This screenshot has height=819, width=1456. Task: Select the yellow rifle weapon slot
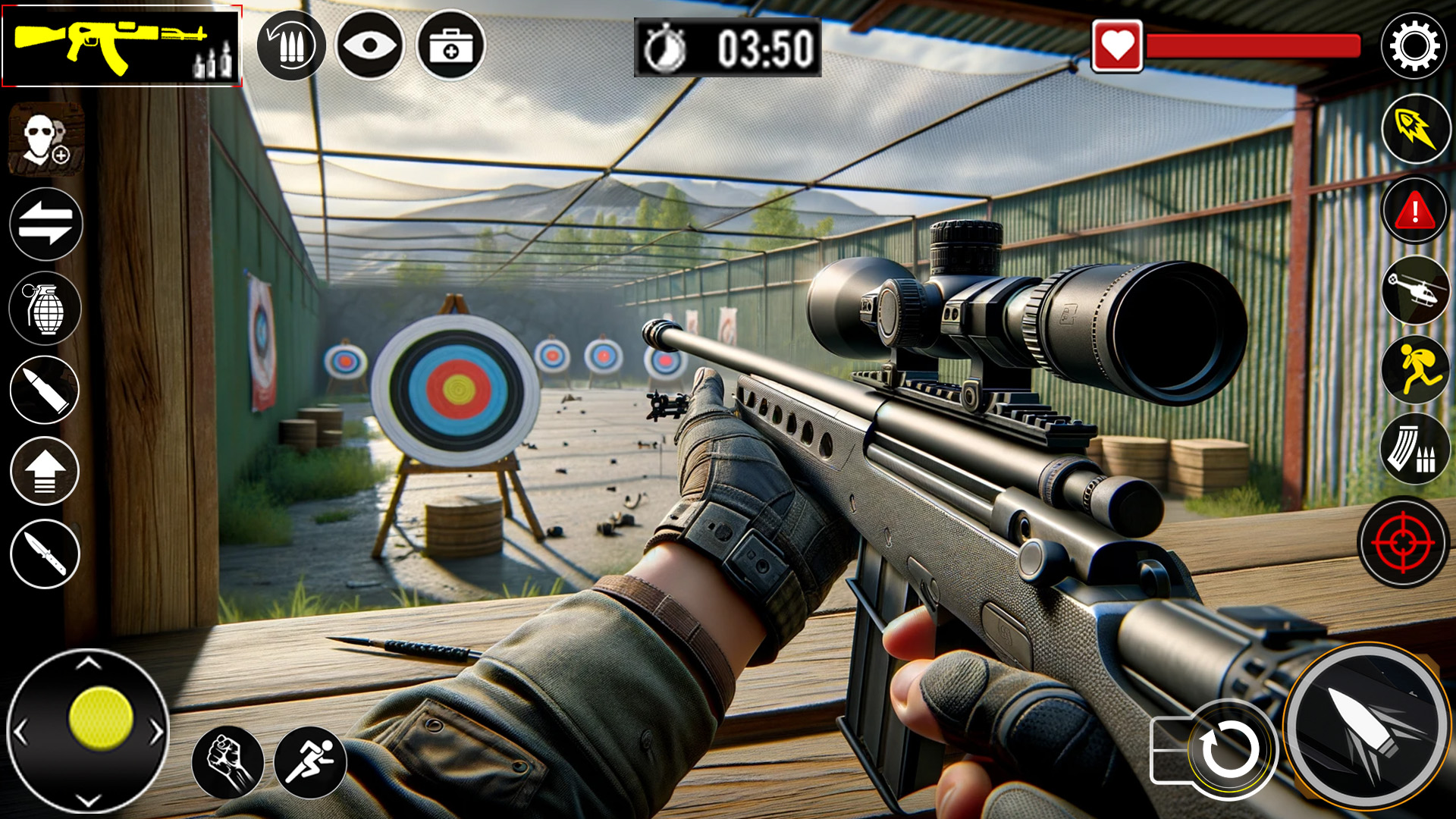tap(121, 46)
